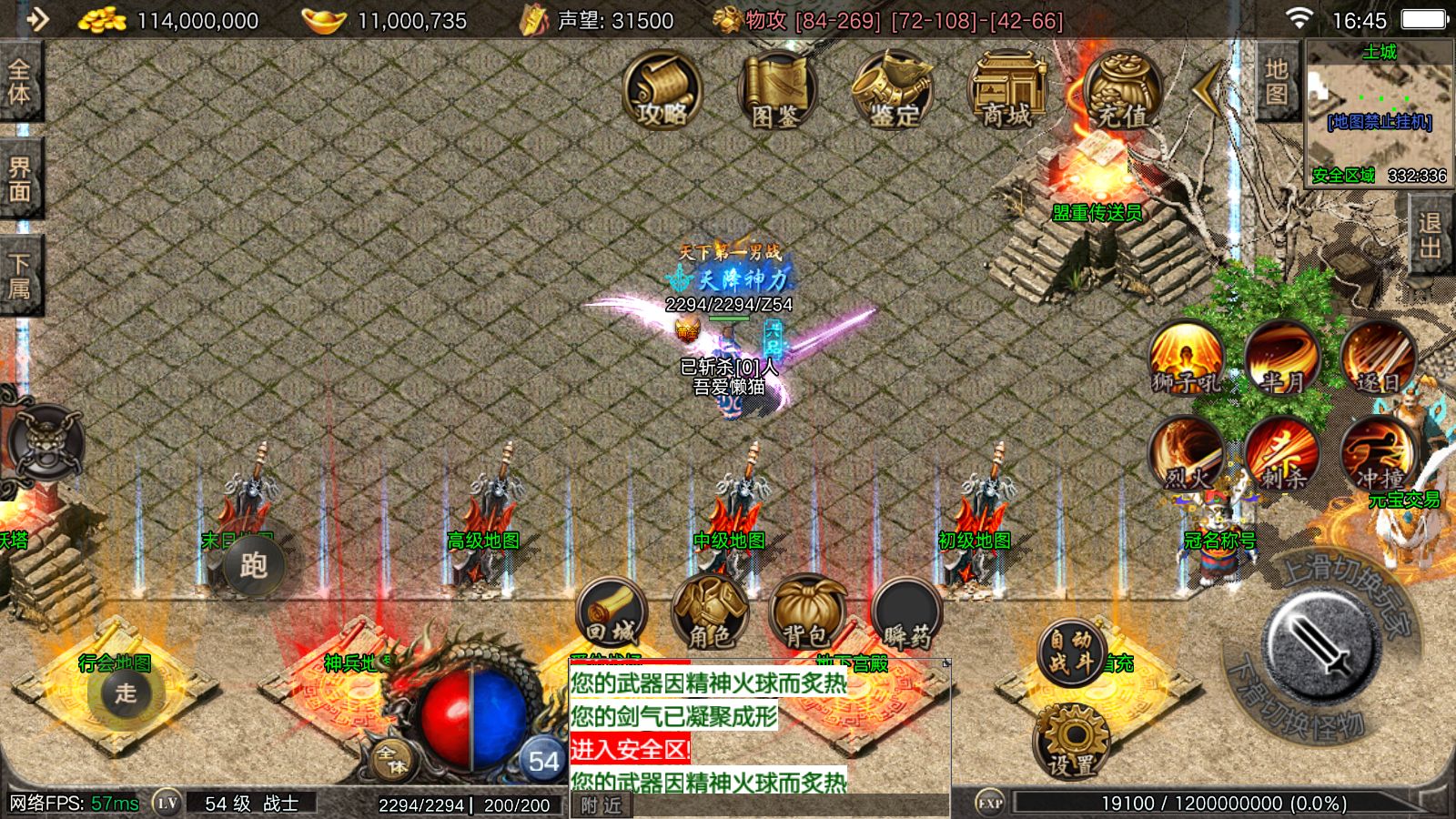Open the 背包 bag inventory
This screenshot has height=819, width=1456.
[806, 613]
